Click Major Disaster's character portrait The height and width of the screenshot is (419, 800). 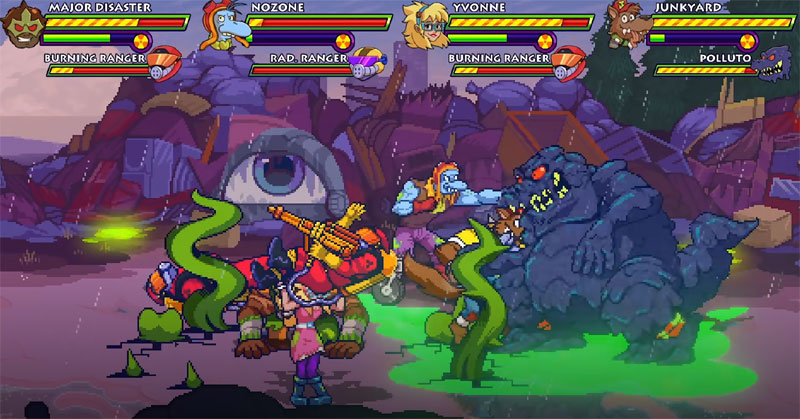22,25
